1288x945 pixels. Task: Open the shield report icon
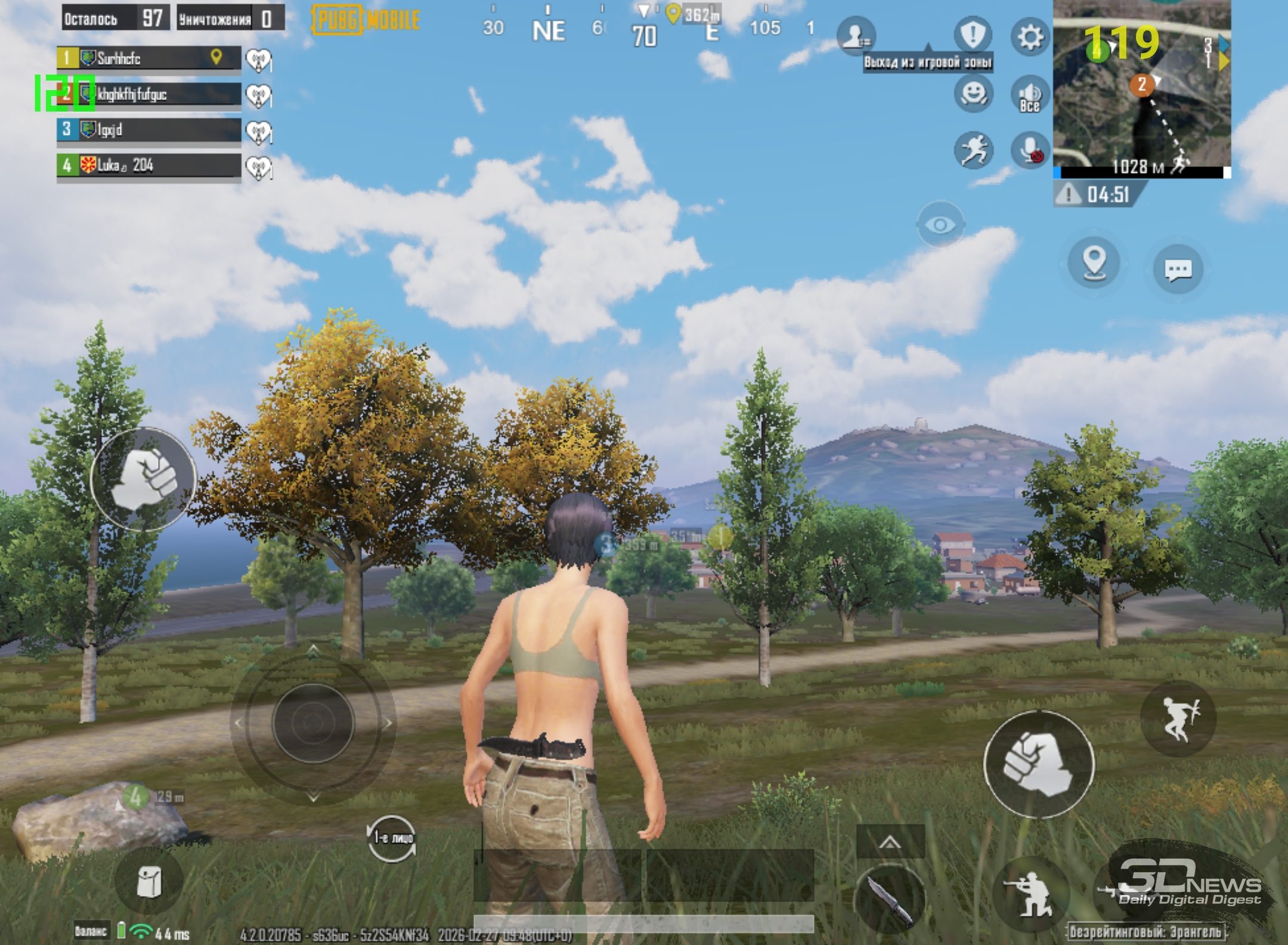pyautogui.click(x=973, y=35)
